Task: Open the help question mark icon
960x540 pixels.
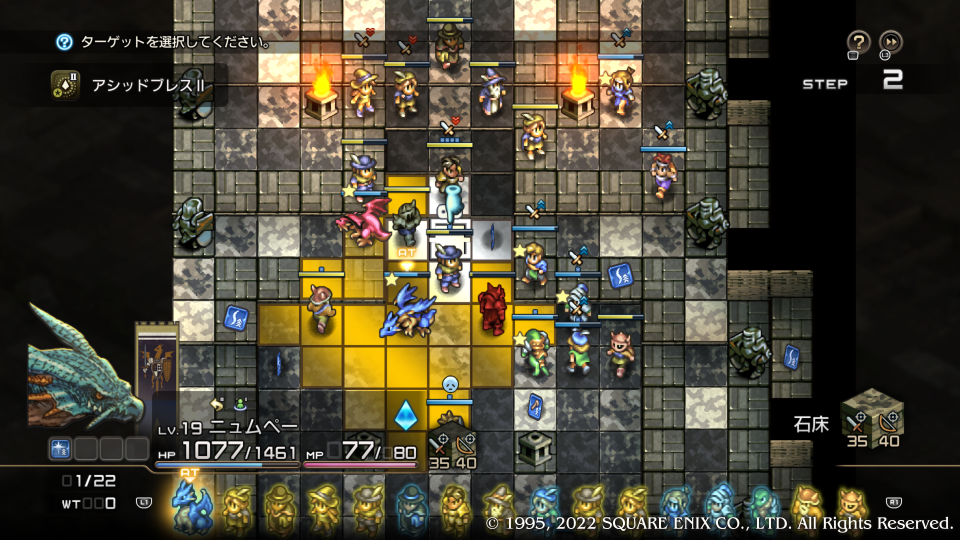Action: tap(858, 42)
